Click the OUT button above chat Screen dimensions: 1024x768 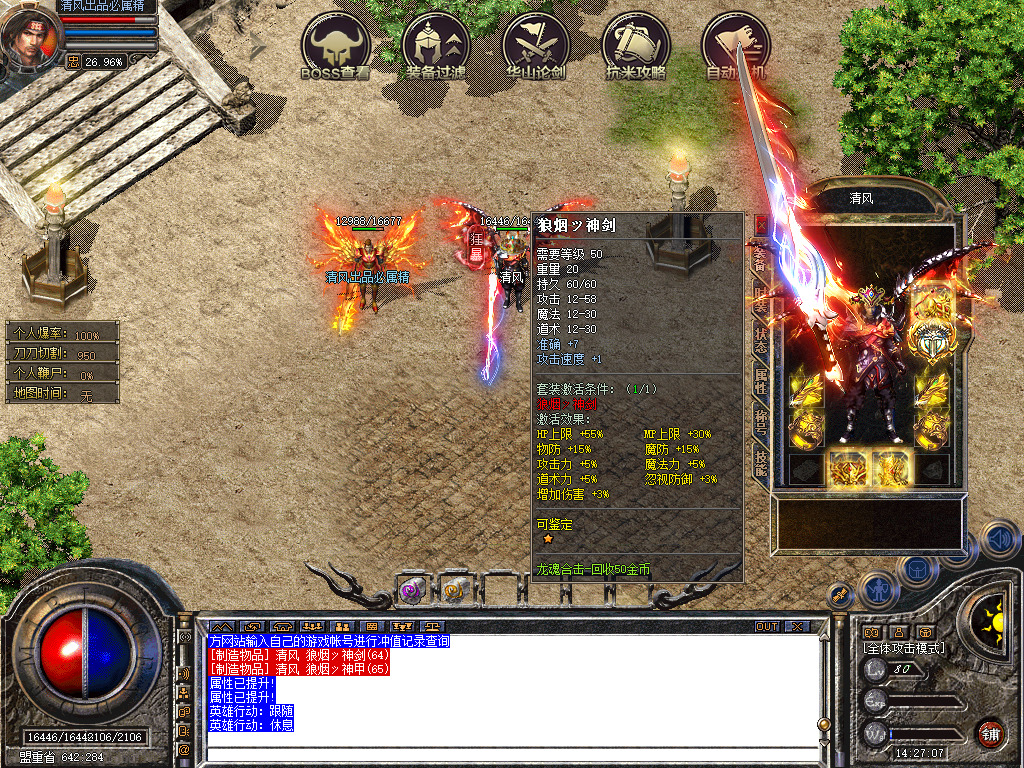click(767, 627)
